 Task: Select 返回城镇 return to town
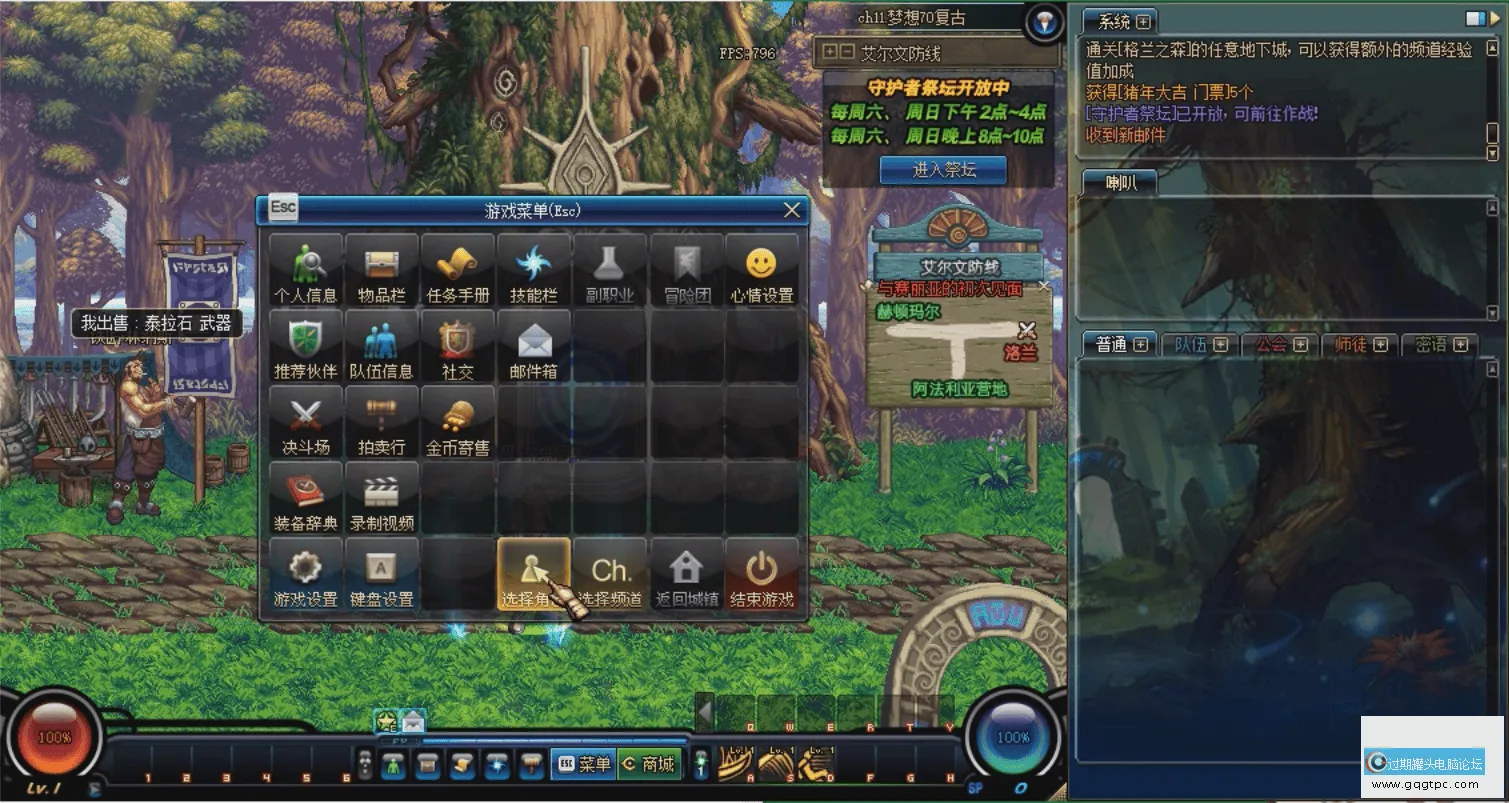click(686, 574)
